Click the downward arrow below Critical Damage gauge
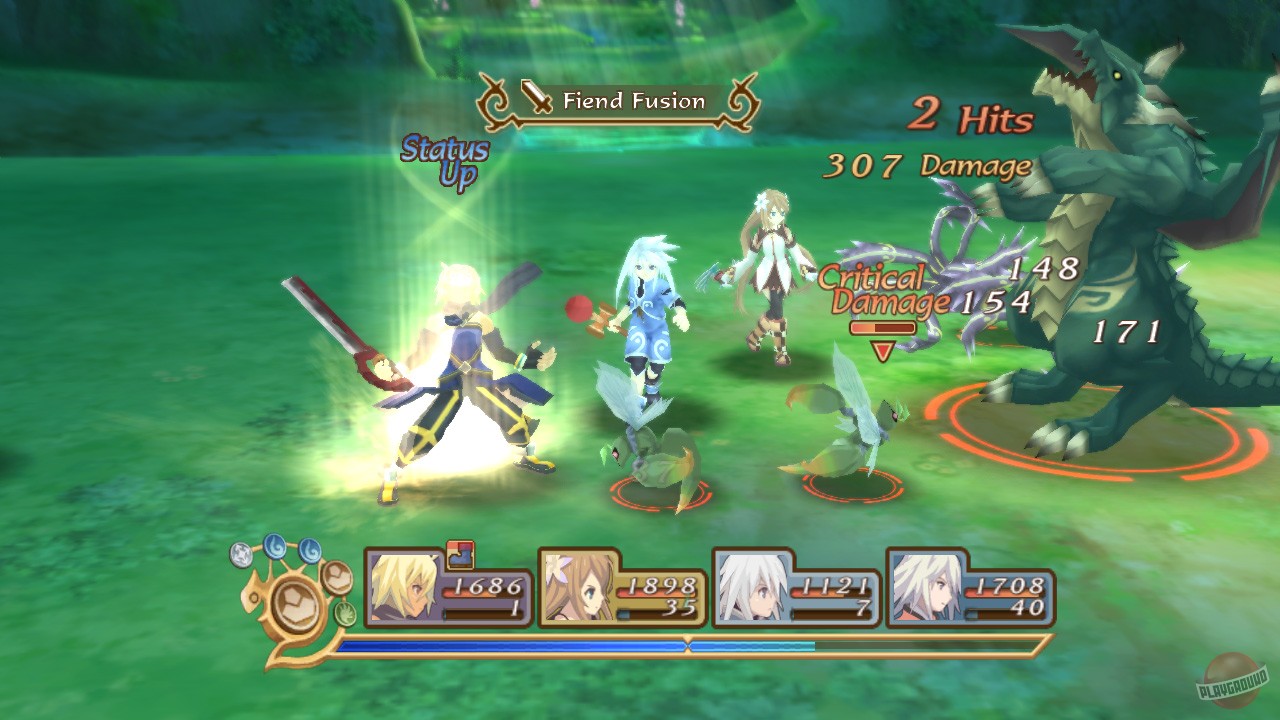This screenshot has width=1280, height=720. [884, 350]
